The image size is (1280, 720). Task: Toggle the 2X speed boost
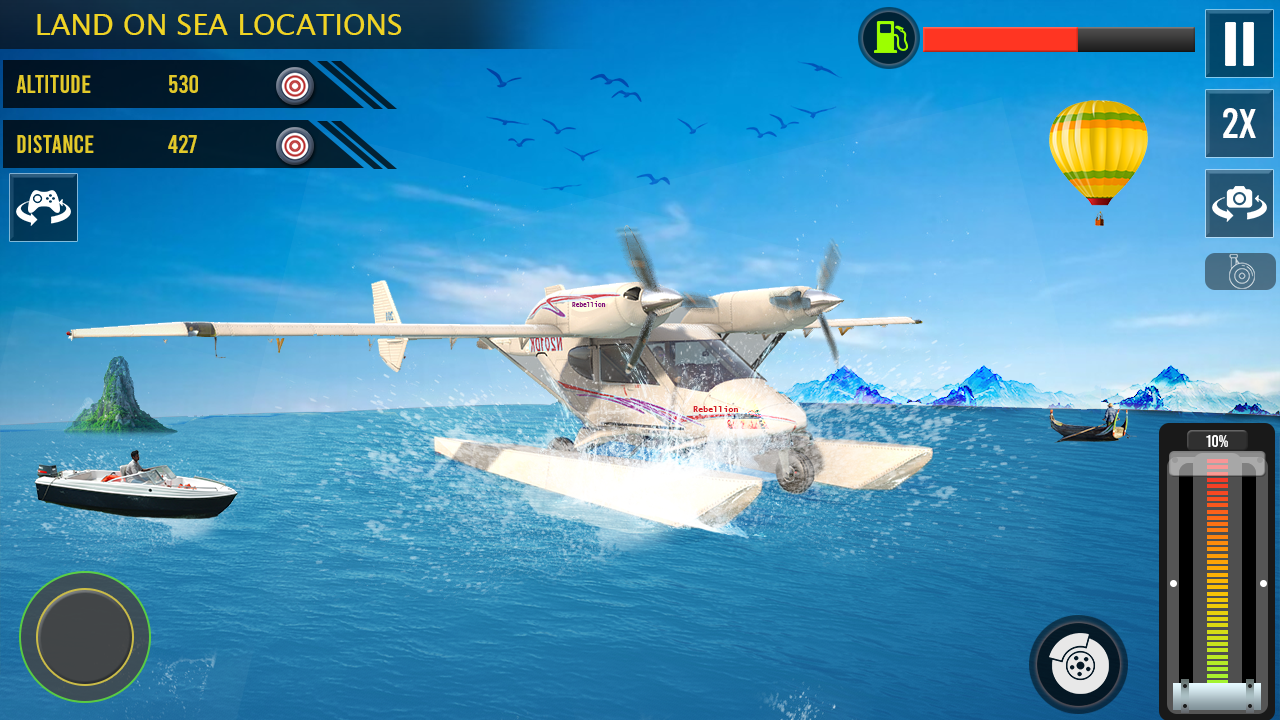coord(1239,124)
